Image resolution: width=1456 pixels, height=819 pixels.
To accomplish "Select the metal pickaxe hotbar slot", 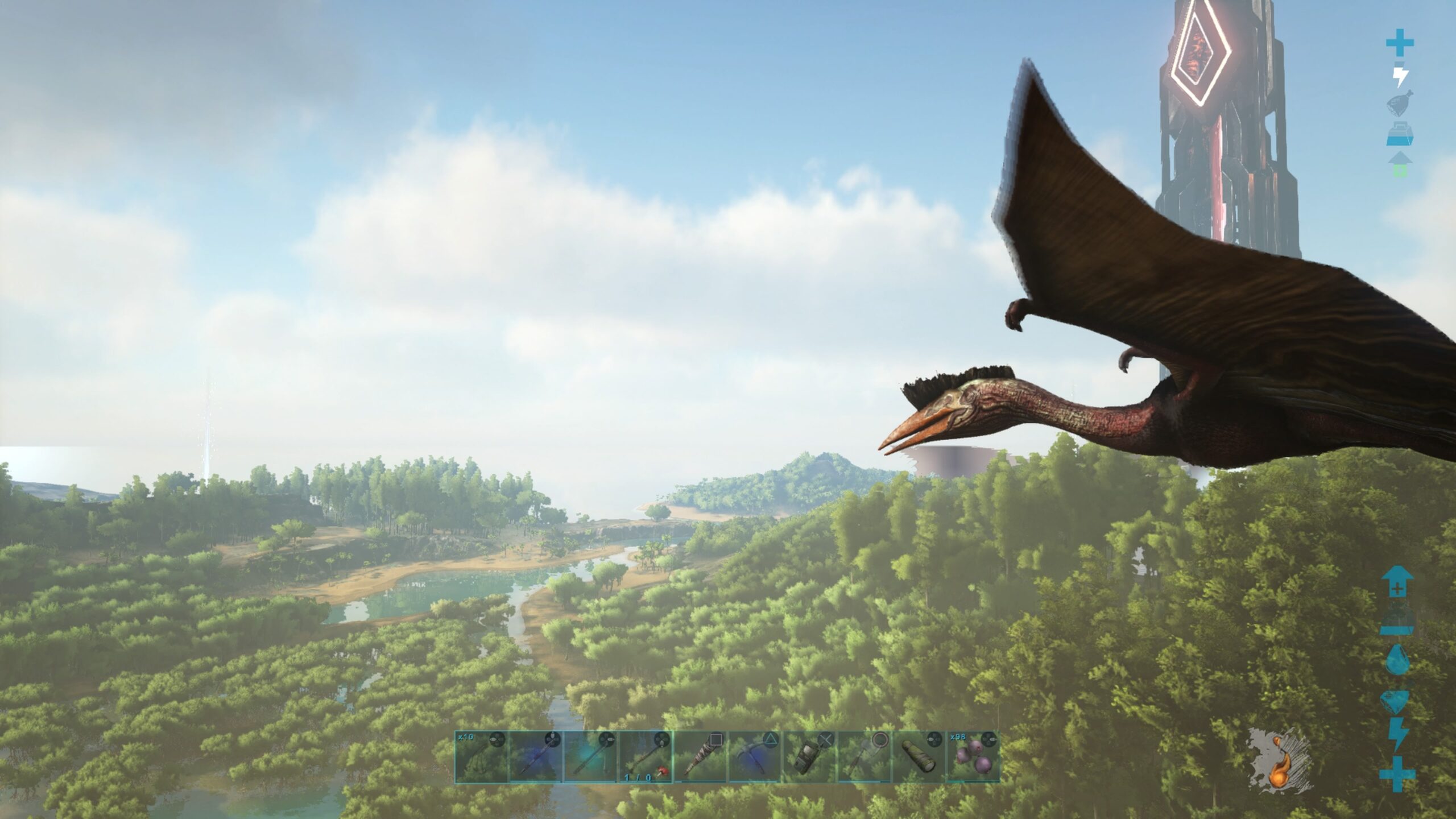I will pos(754,756).
